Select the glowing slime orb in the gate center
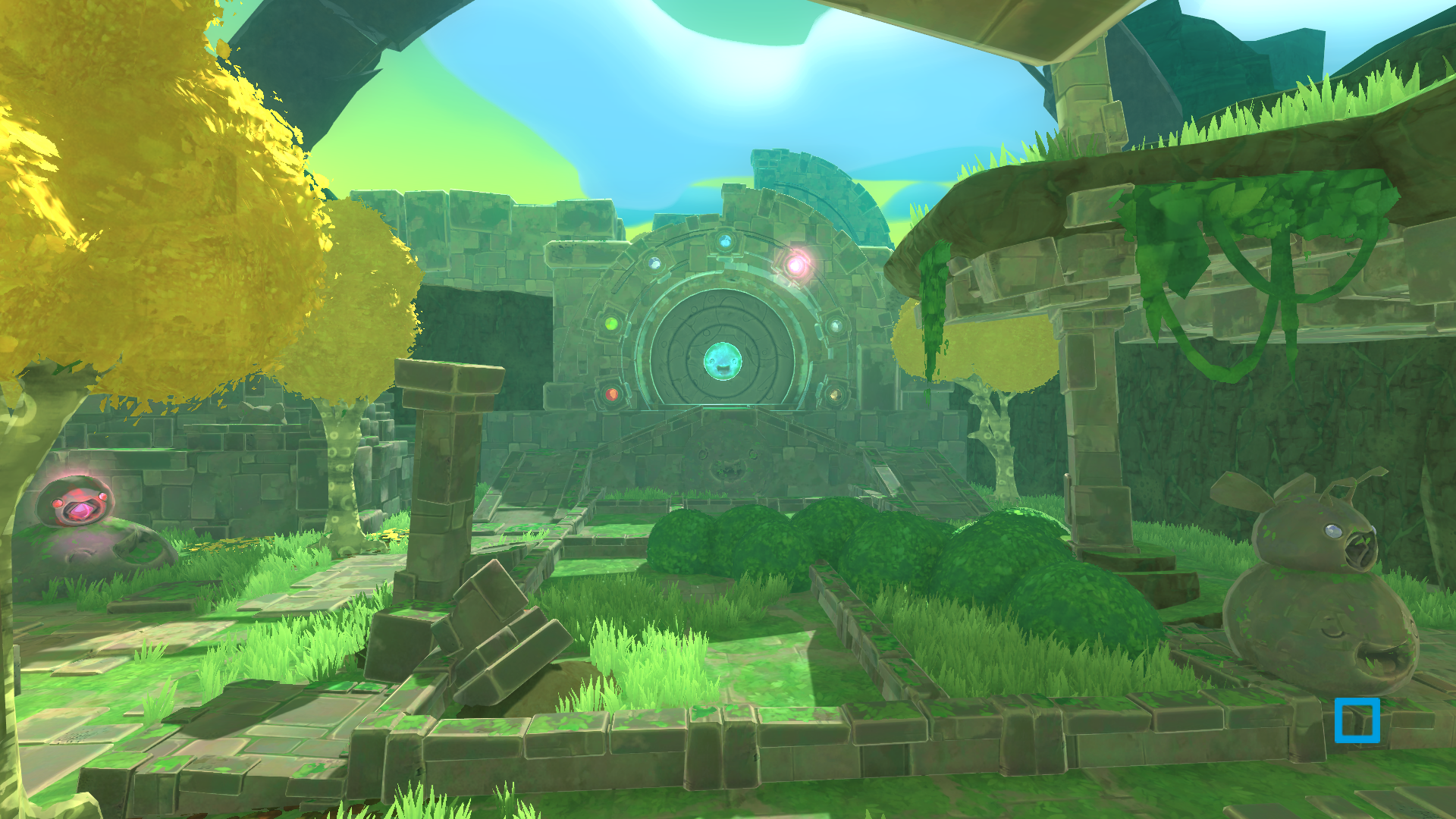This screenshot has width=1456, height=819. click(723, 361)
